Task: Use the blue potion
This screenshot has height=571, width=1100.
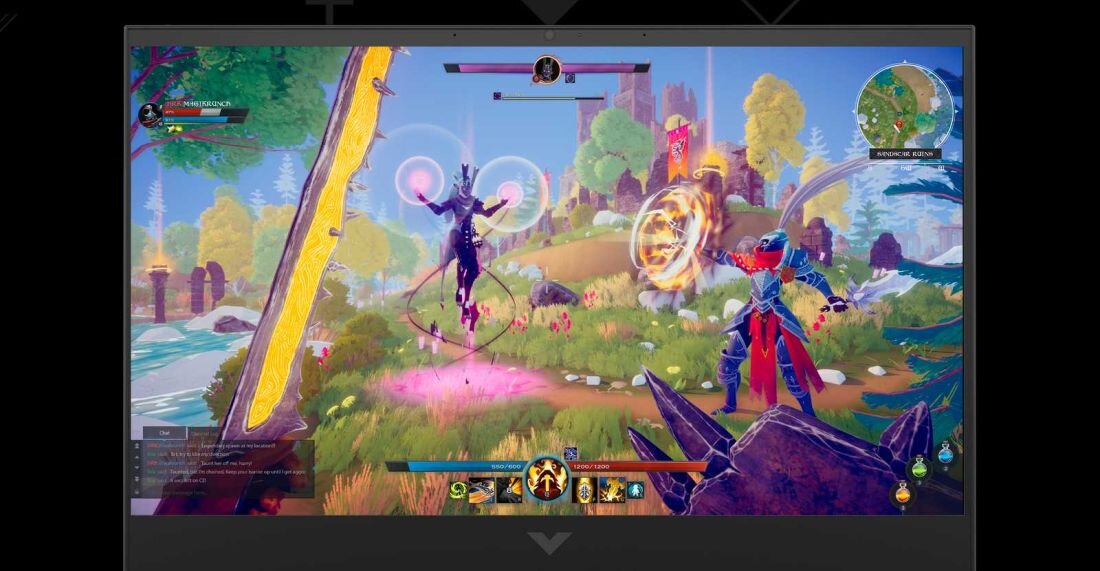Action: click(x=946, y=456)
